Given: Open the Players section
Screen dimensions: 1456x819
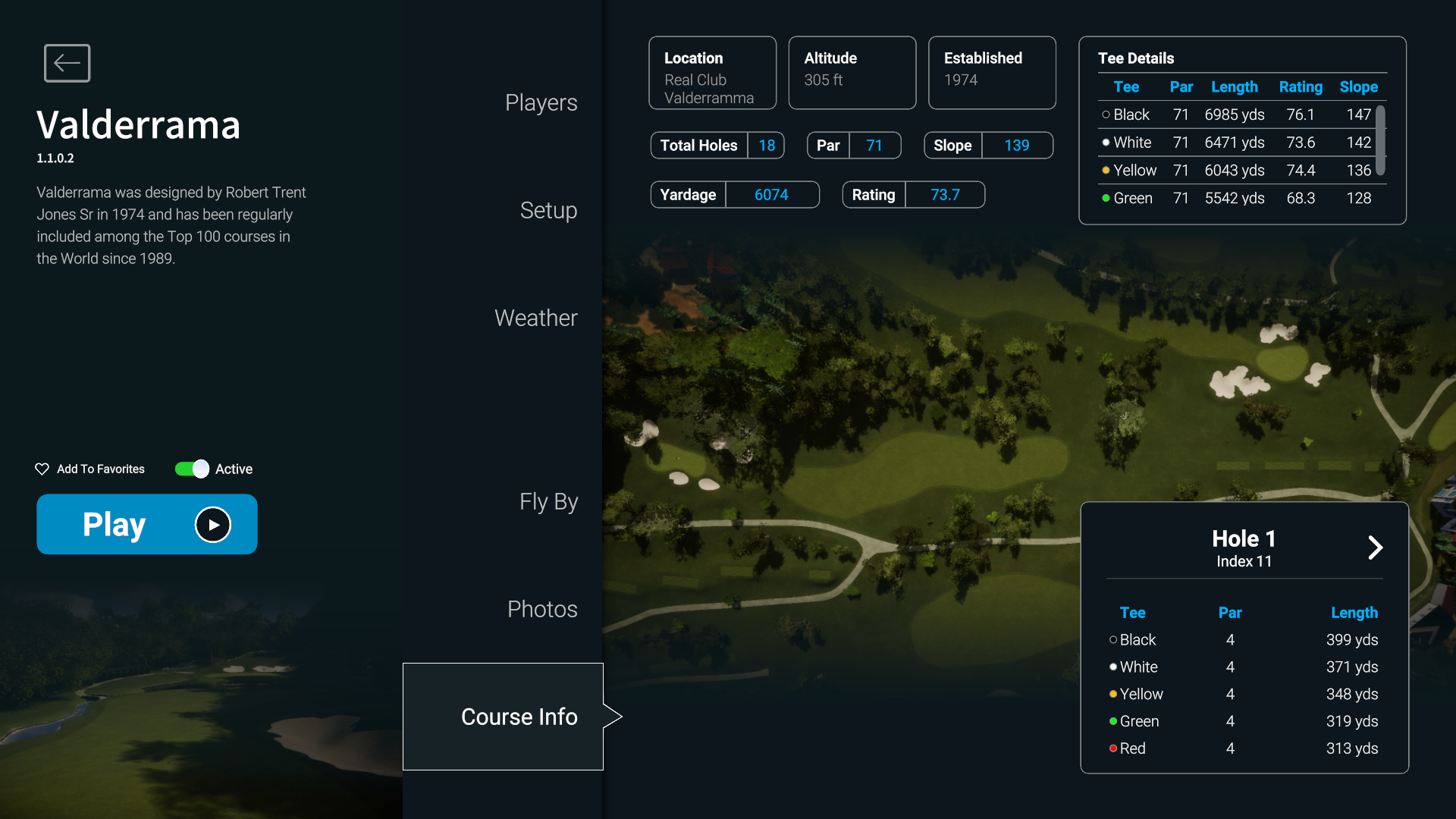Looking at the screenshot, I should point(541,102).
